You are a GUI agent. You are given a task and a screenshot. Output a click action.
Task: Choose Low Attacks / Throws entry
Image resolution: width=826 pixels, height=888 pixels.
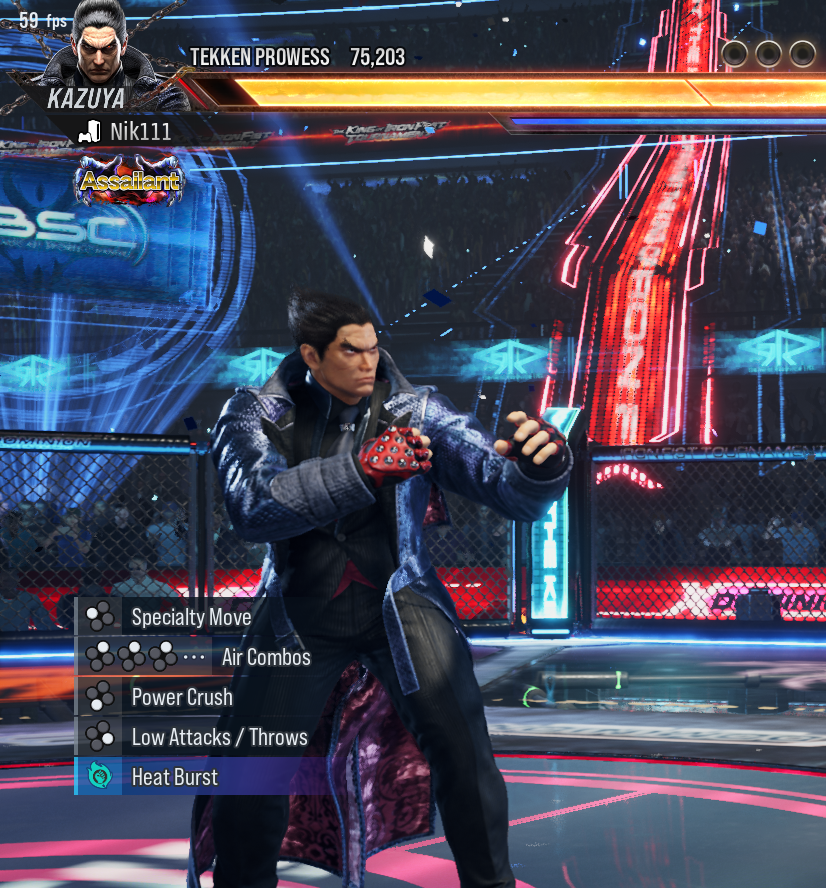[x=218, y=737]
